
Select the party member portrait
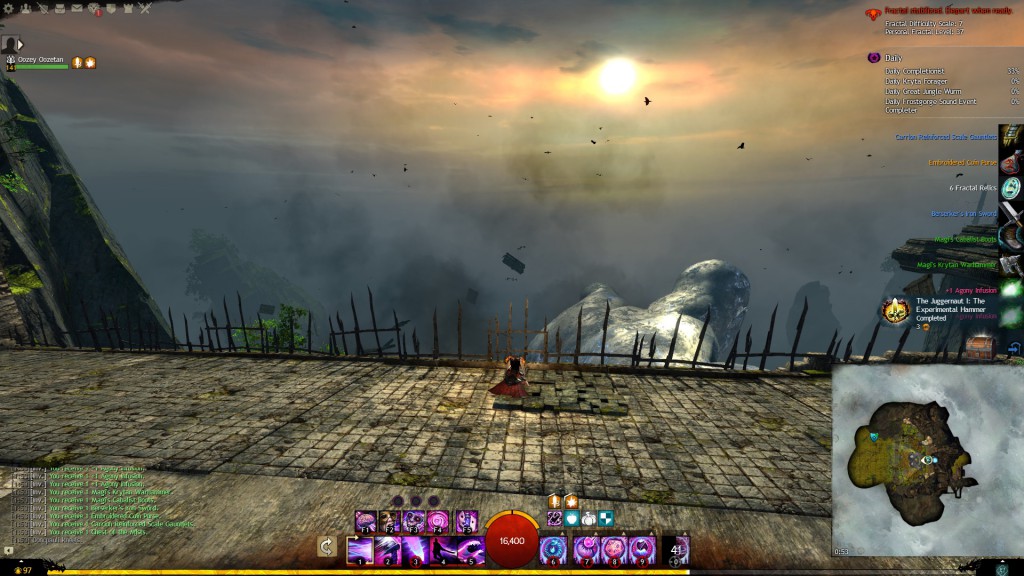(9, 45)
